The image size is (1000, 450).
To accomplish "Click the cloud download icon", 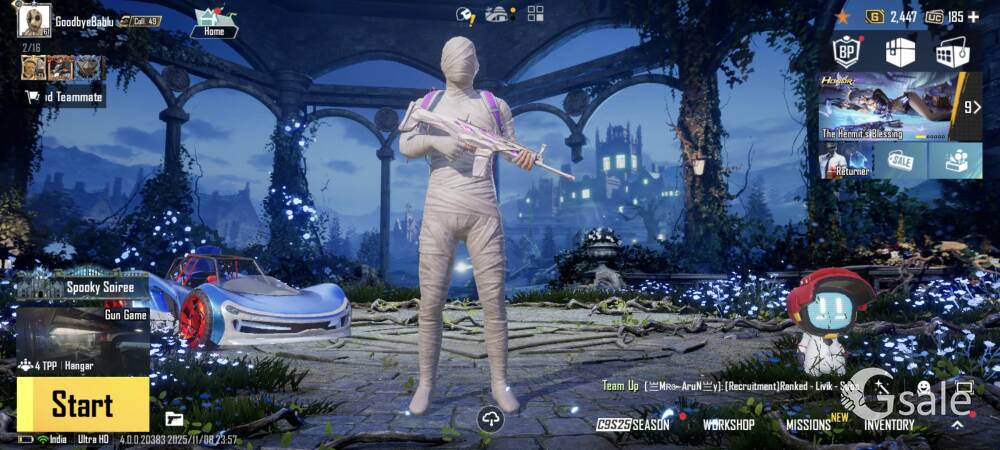I will (x=490, y=419).
